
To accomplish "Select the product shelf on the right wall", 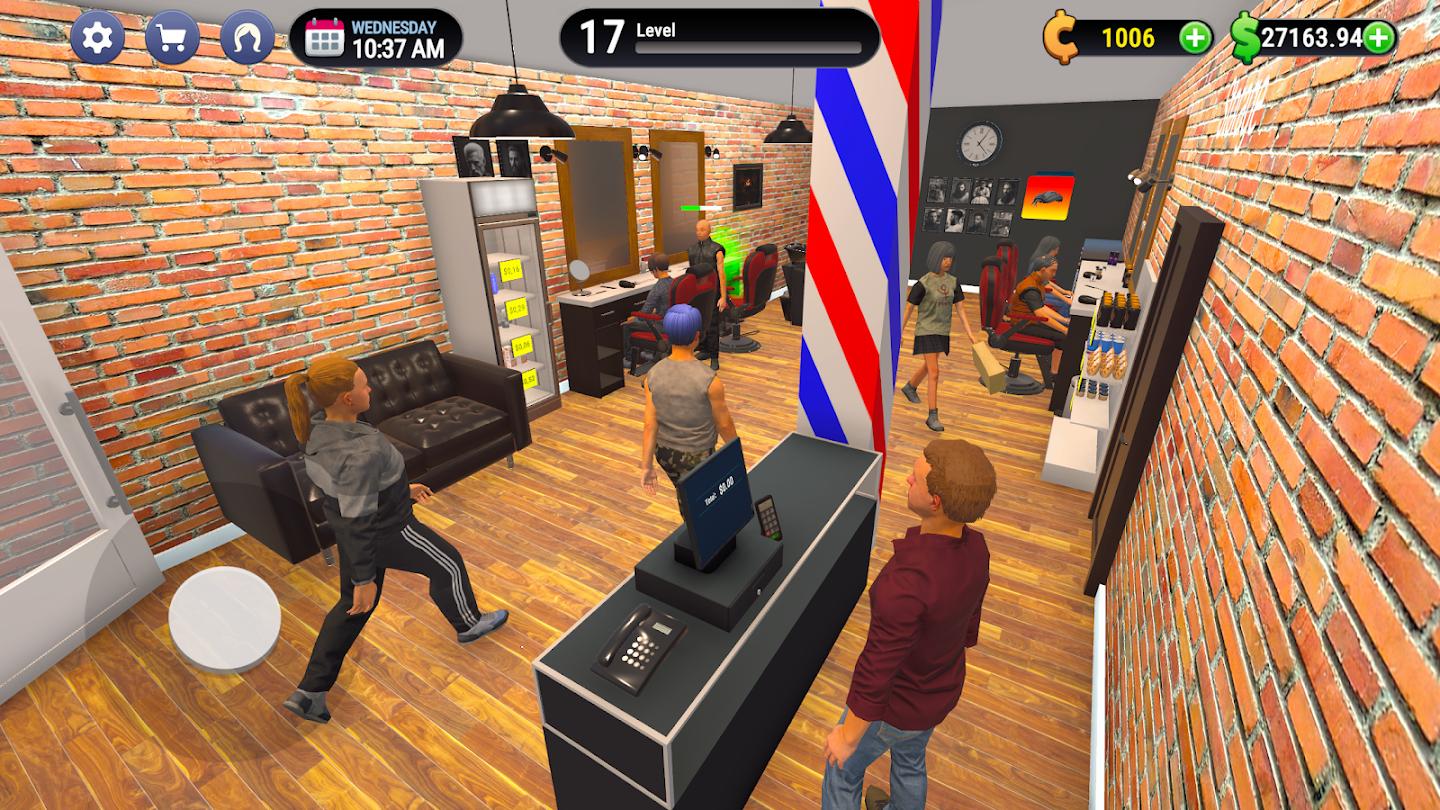I will [x=1110, y=340].
